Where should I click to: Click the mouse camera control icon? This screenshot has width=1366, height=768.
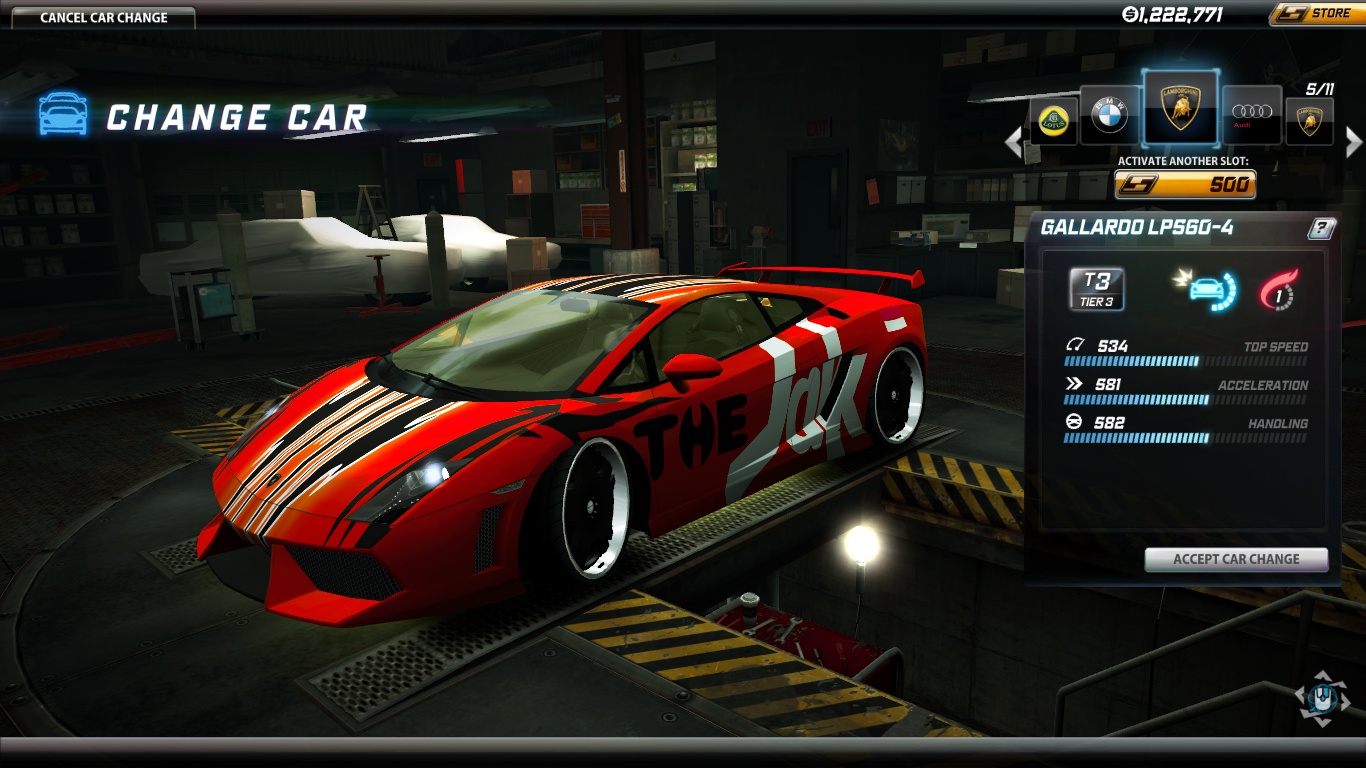1321,699
